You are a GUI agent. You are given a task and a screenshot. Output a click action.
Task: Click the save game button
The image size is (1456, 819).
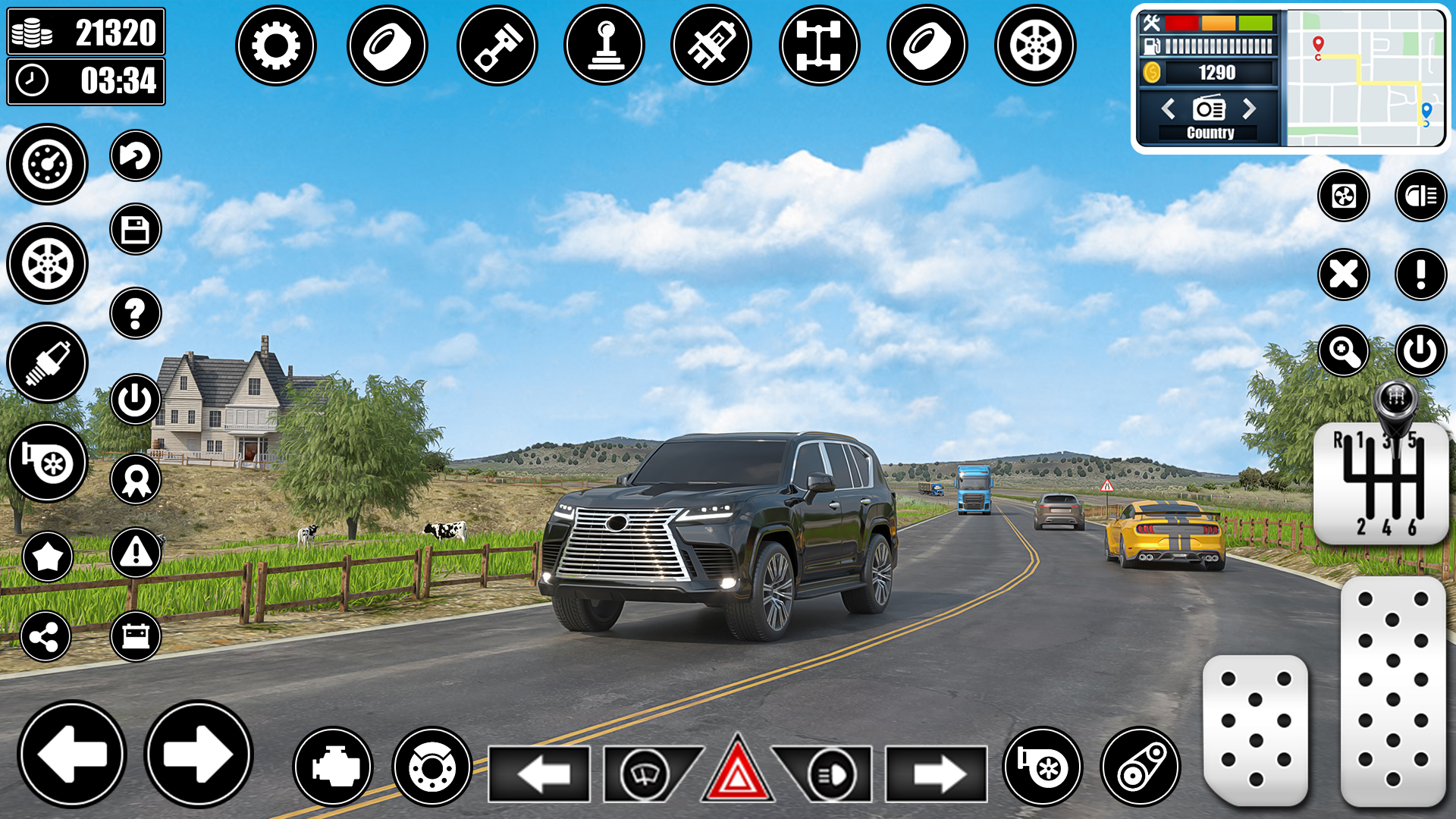135,230
